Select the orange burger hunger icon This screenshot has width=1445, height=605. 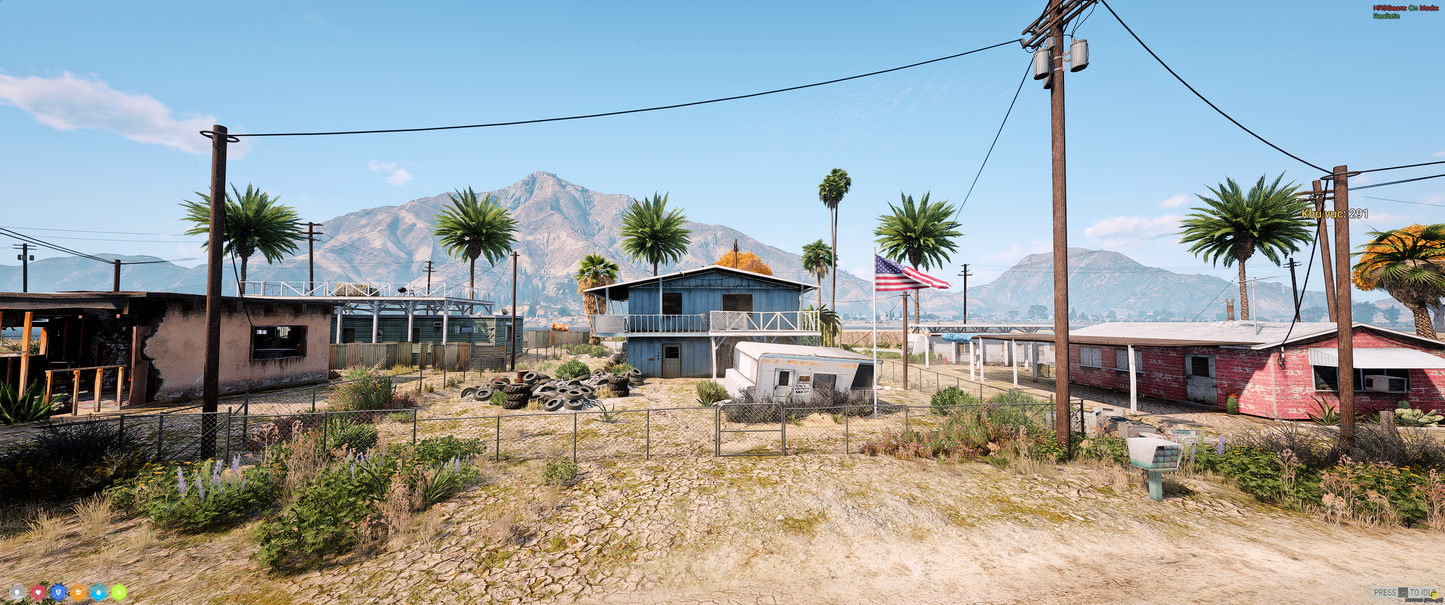[78, 592]
